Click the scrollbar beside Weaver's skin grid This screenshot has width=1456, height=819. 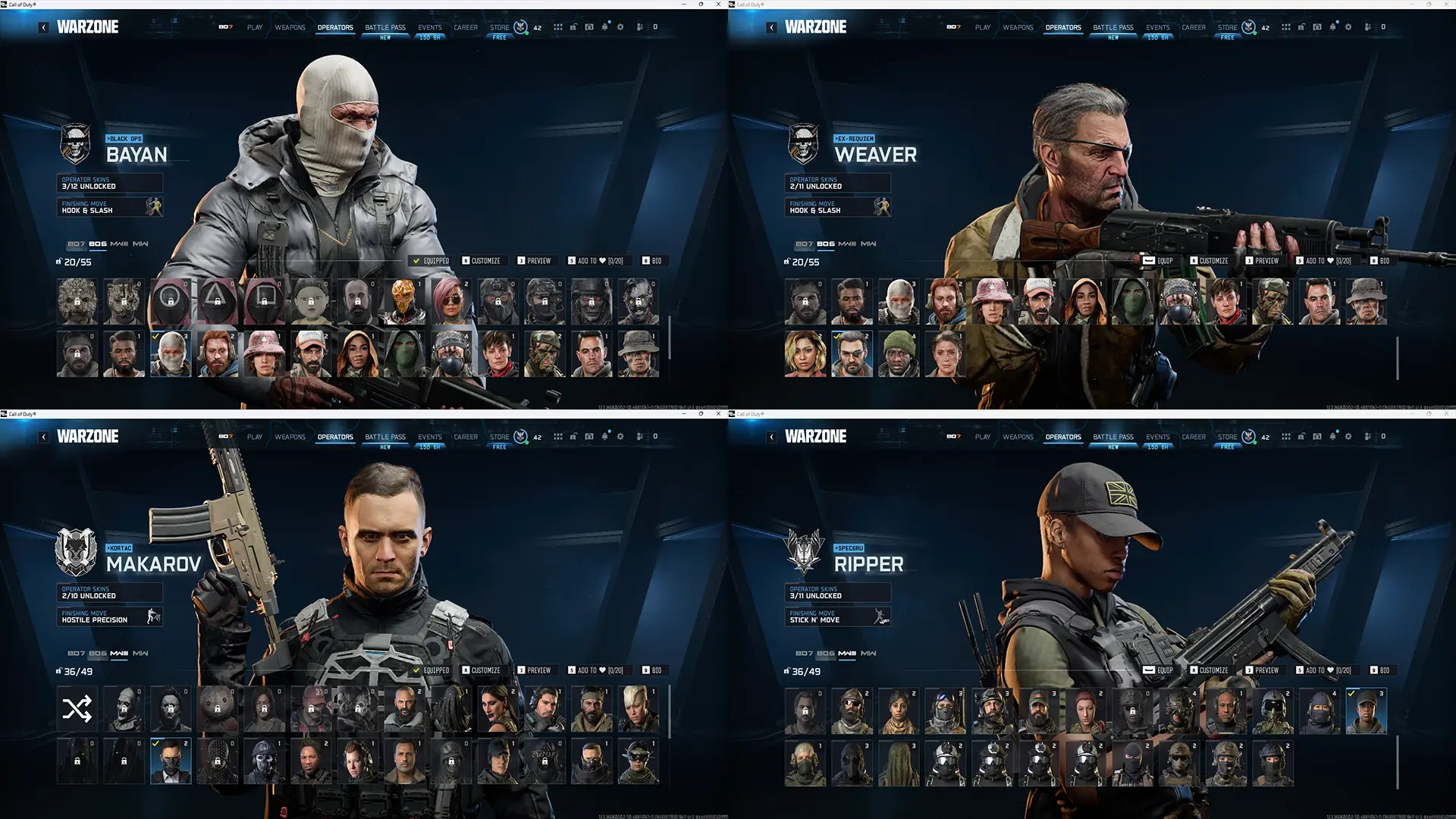pos(1397,356)
